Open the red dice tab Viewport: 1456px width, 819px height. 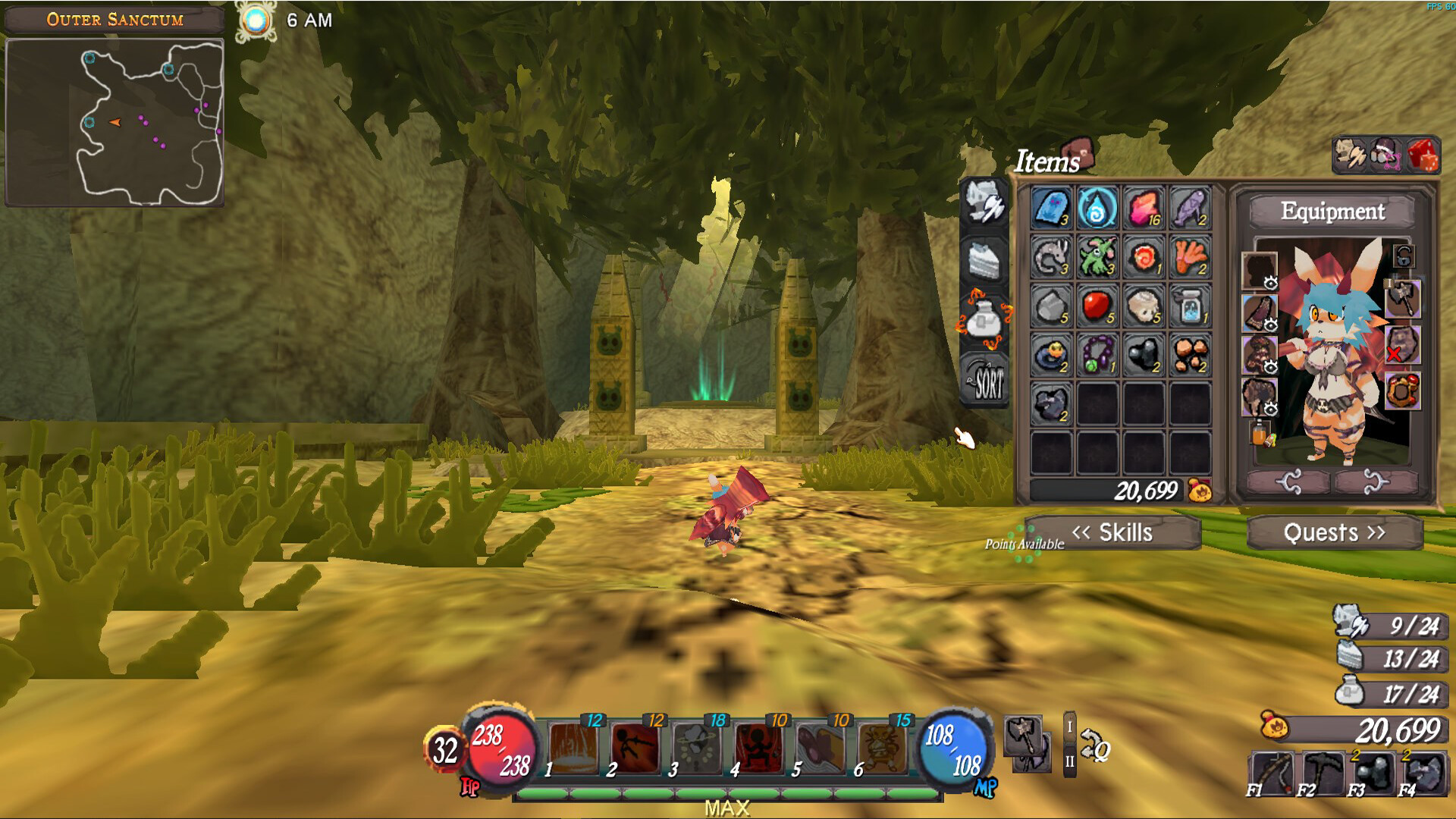pos(1423,155)
